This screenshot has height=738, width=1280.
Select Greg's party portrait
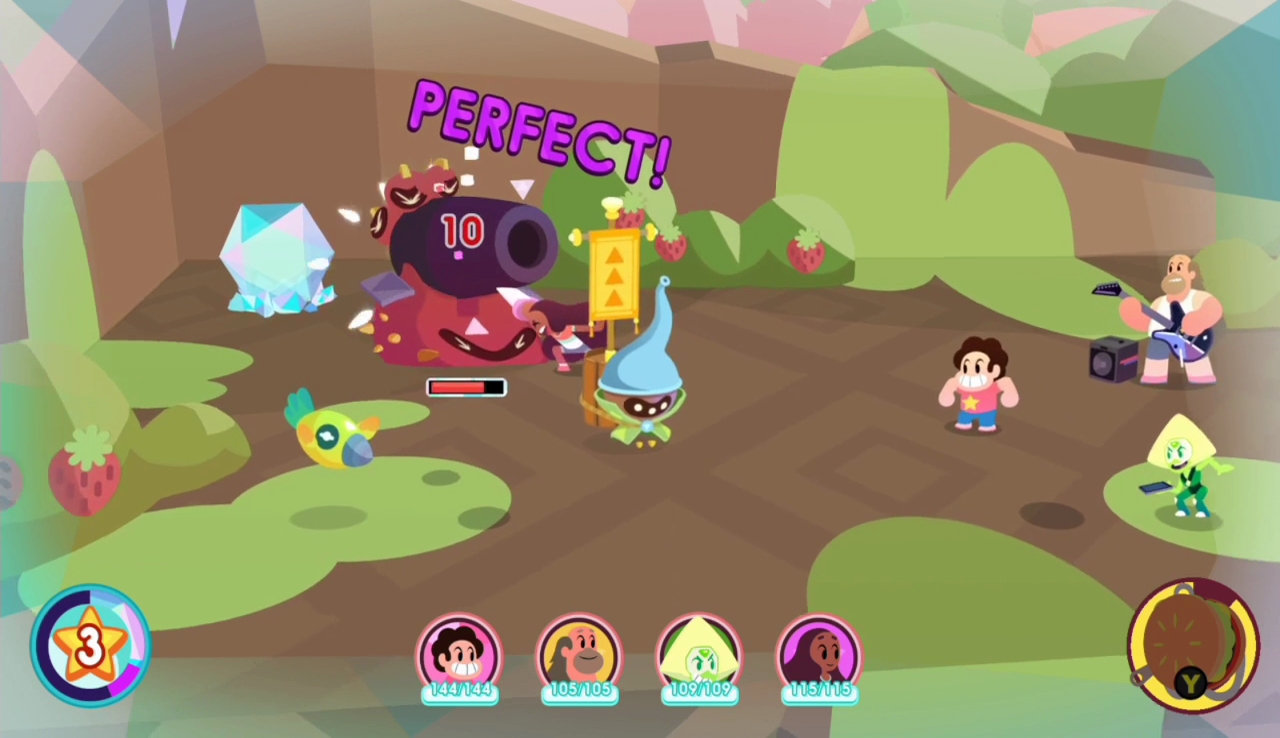[579, 655]
